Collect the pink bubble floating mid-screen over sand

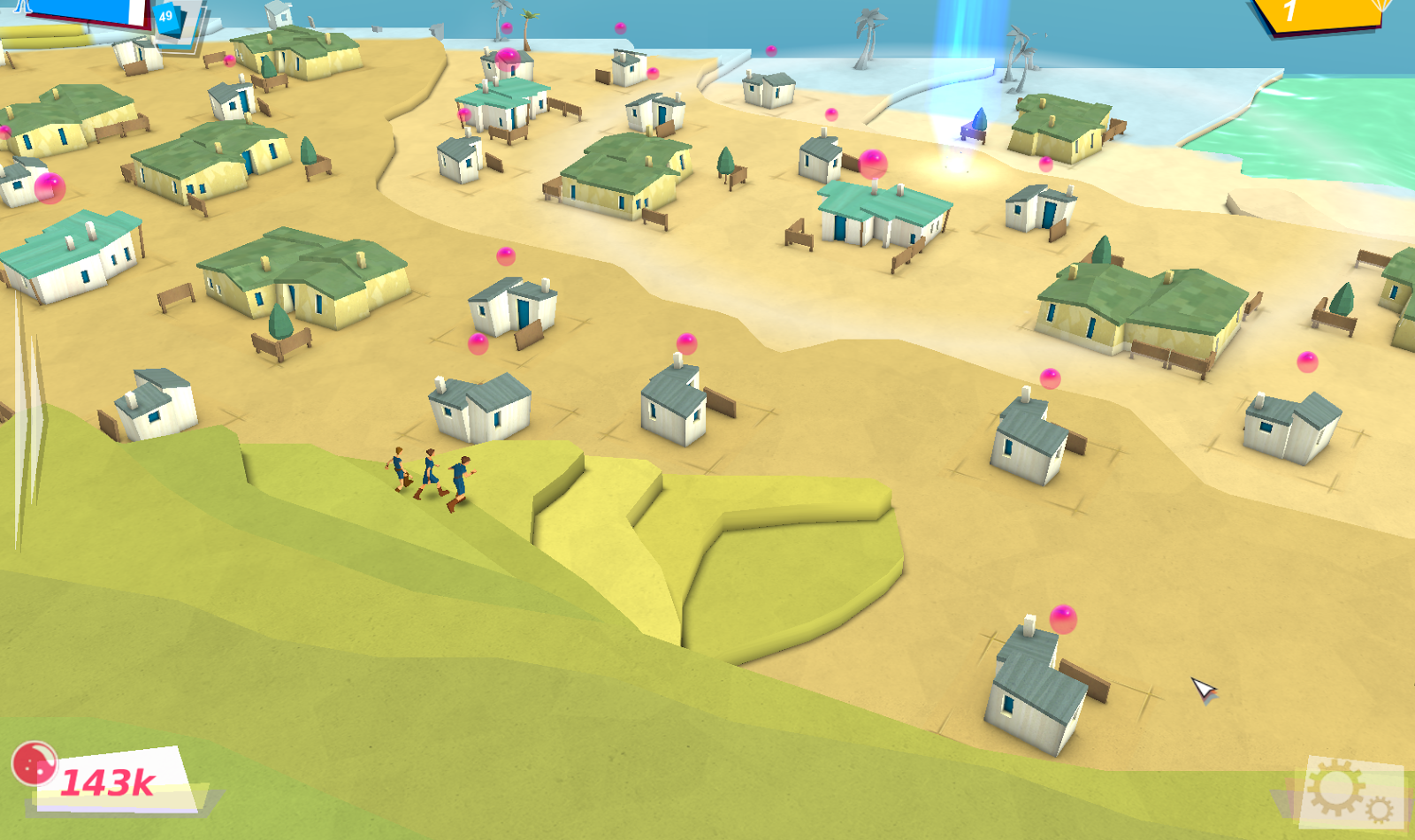point(506,257)
